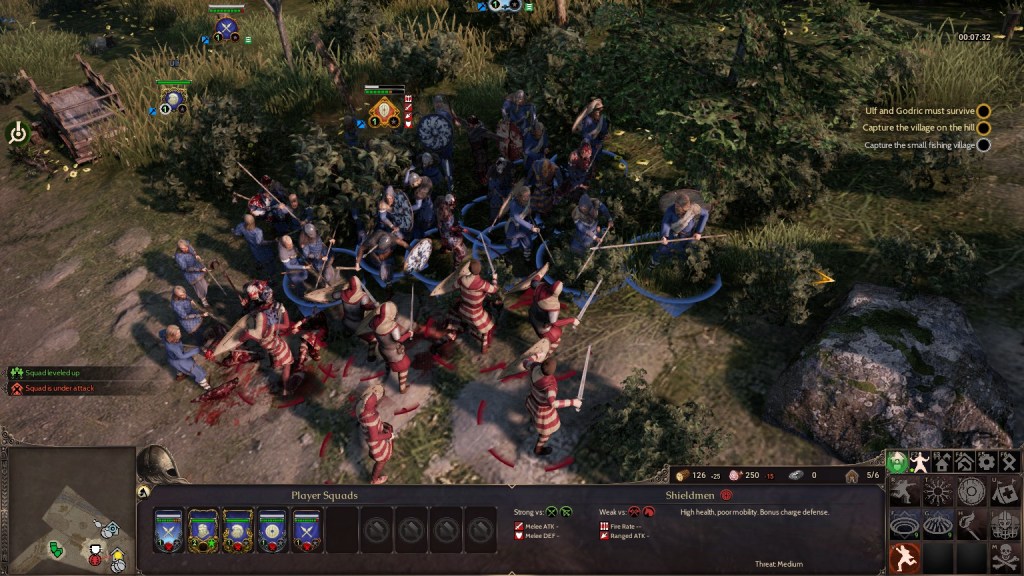Viewport: 1024px width, 576px height.
Task: Activate the running man retreat ability
Action: 904,558
